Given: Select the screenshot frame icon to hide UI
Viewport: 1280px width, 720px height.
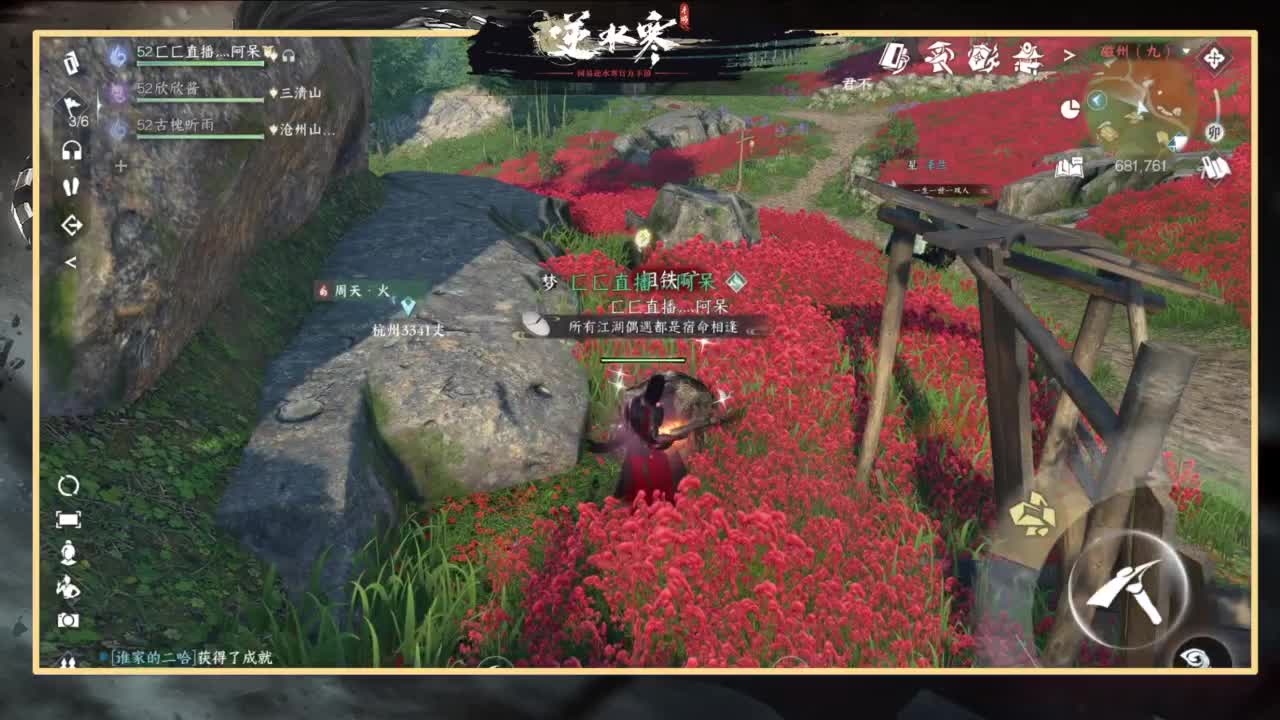Looking at the screenshot, I should tap(70, 518).
